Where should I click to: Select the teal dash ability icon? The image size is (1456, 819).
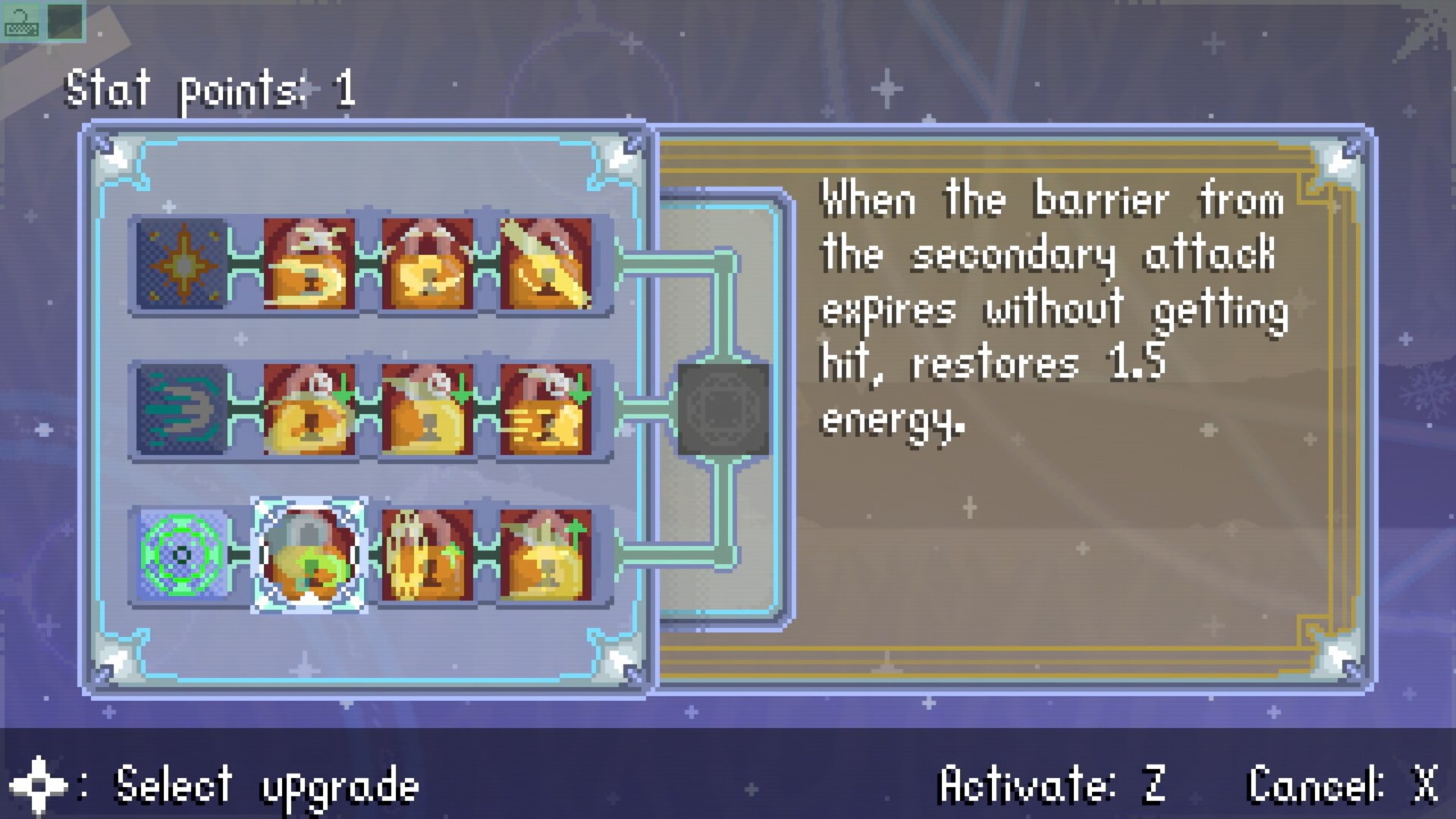[182, 409]
